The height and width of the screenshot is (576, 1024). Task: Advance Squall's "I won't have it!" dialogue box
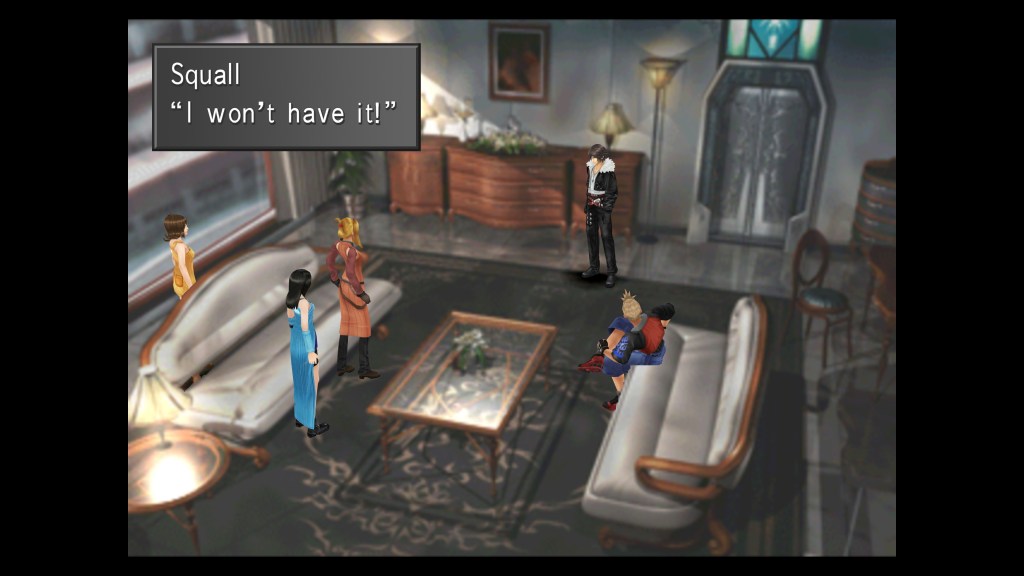coord(285,96)
